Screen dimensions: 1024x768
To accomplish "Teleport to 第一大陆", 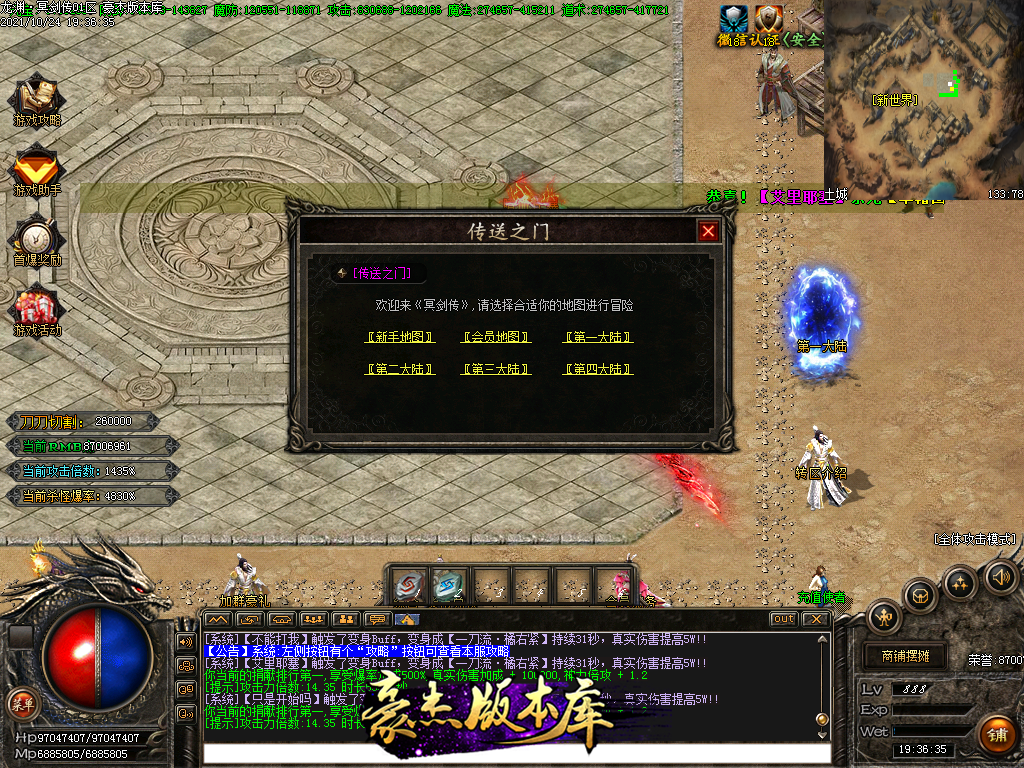I will click(x=598, y=338).
